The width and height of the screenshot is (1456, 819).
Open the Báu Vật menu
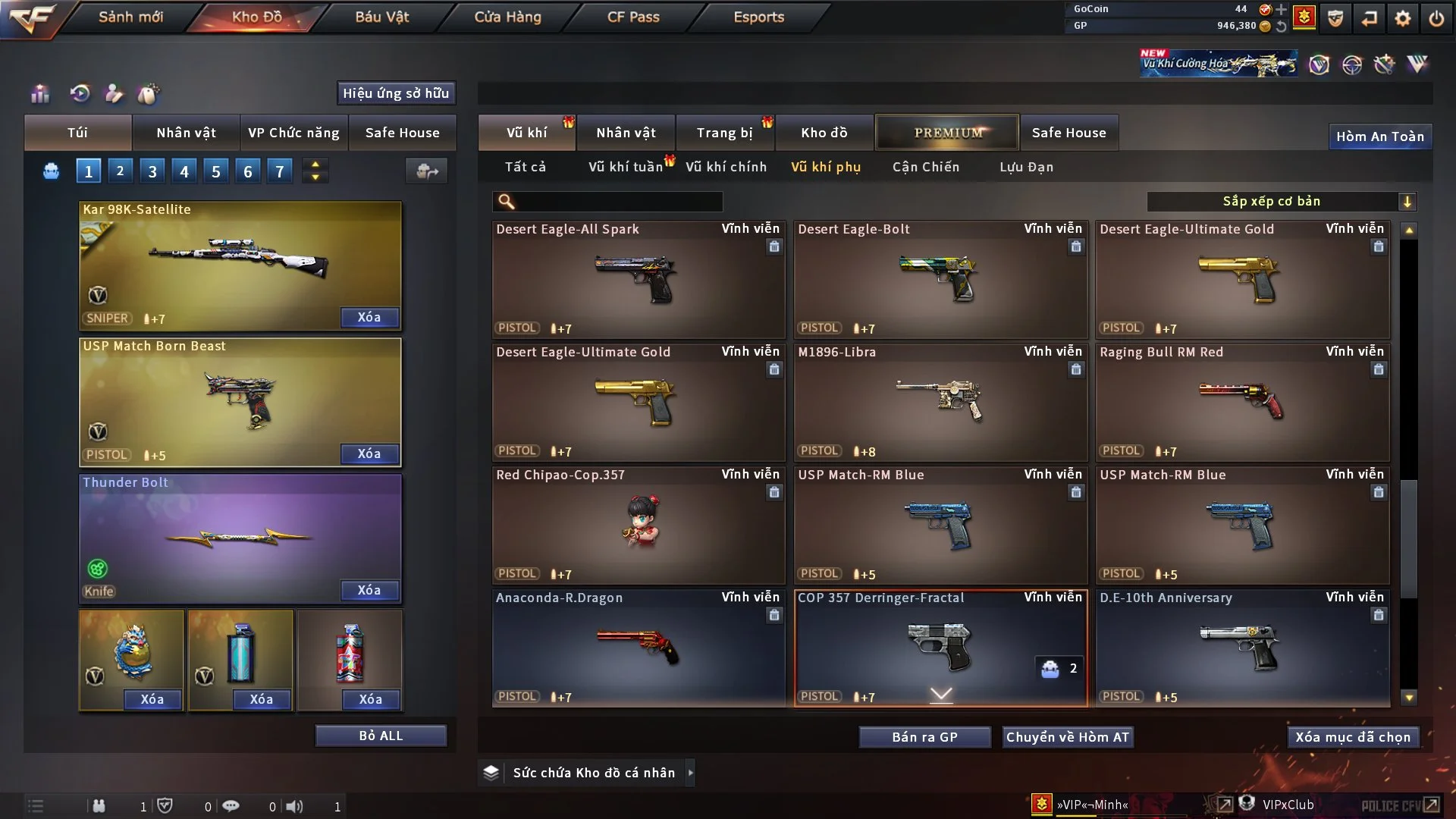pyautogui.click(x=381, y=17)
